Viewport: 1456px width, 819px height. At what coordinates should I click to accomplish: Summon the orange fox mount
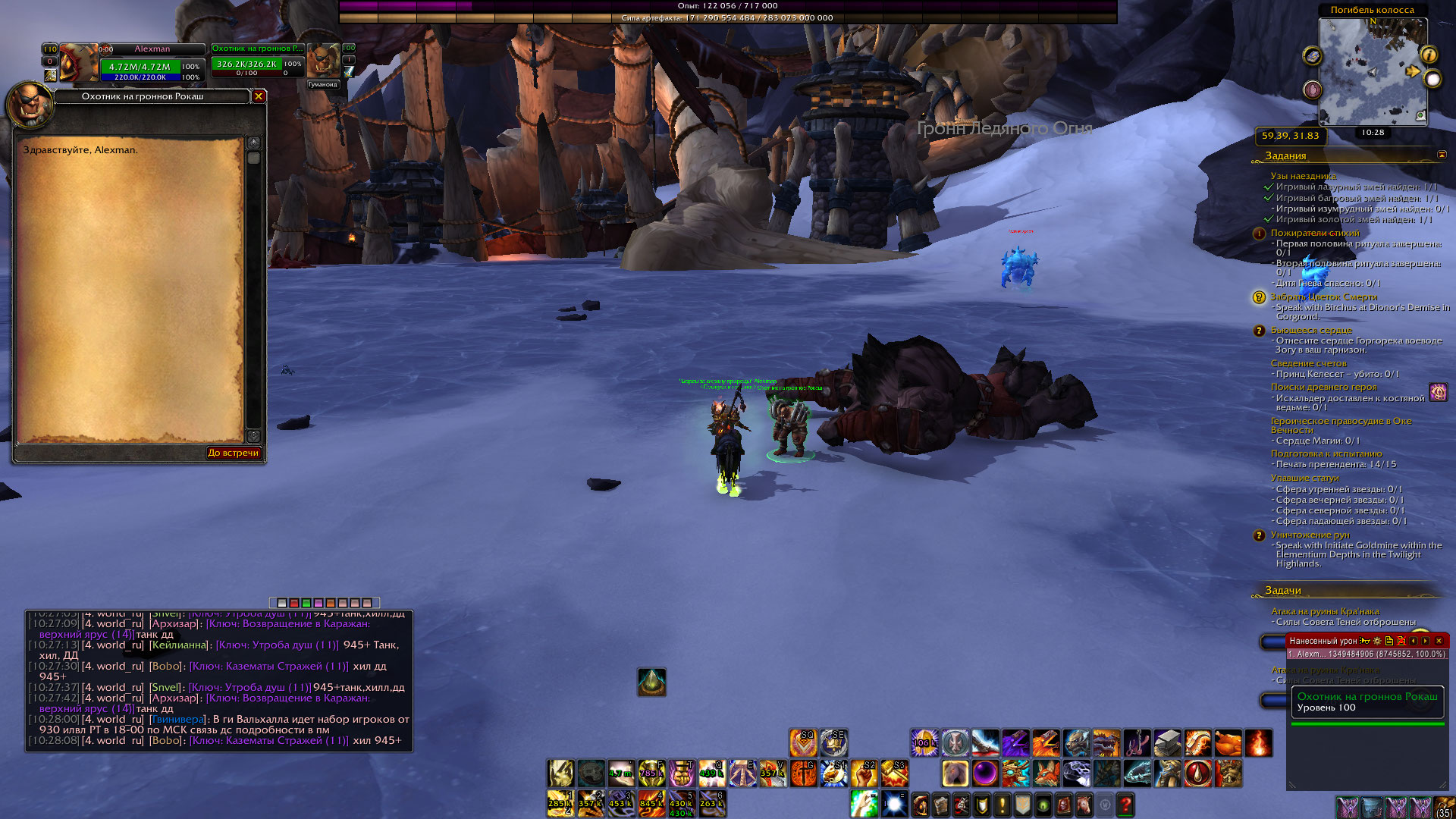[1046, 773]
